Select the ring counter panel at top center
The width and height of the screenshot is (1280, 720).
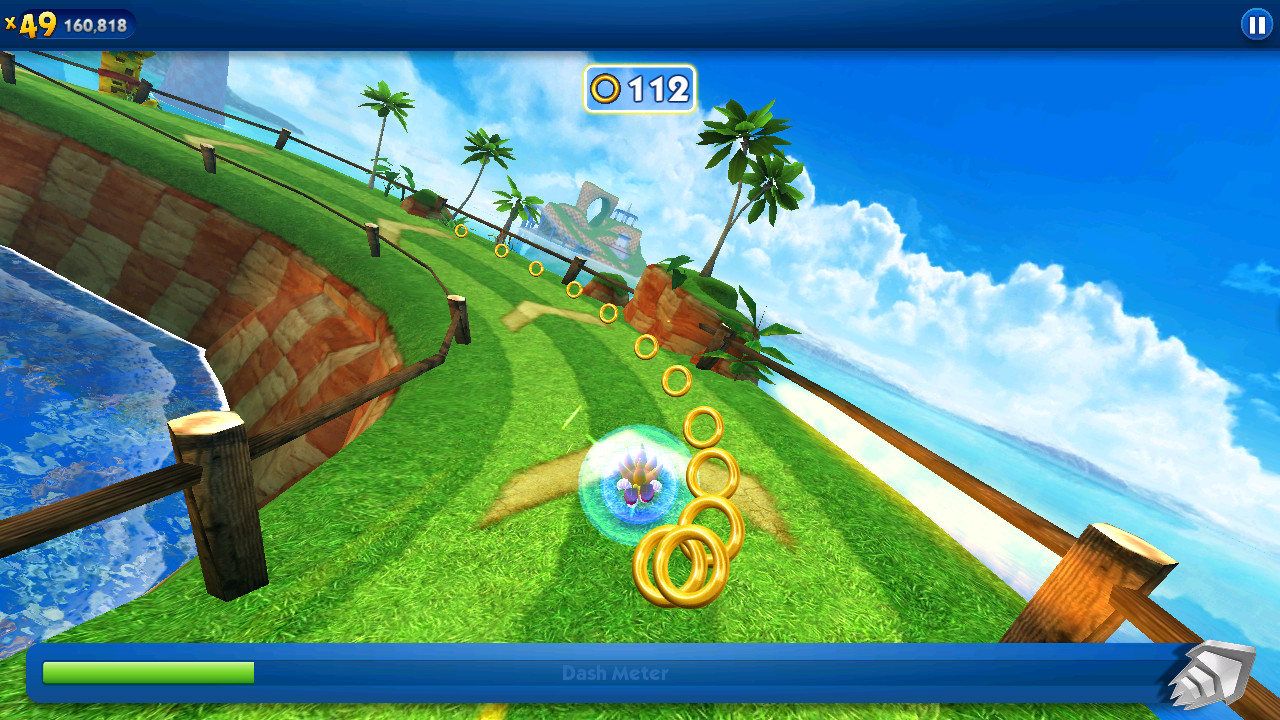(637, 90)
